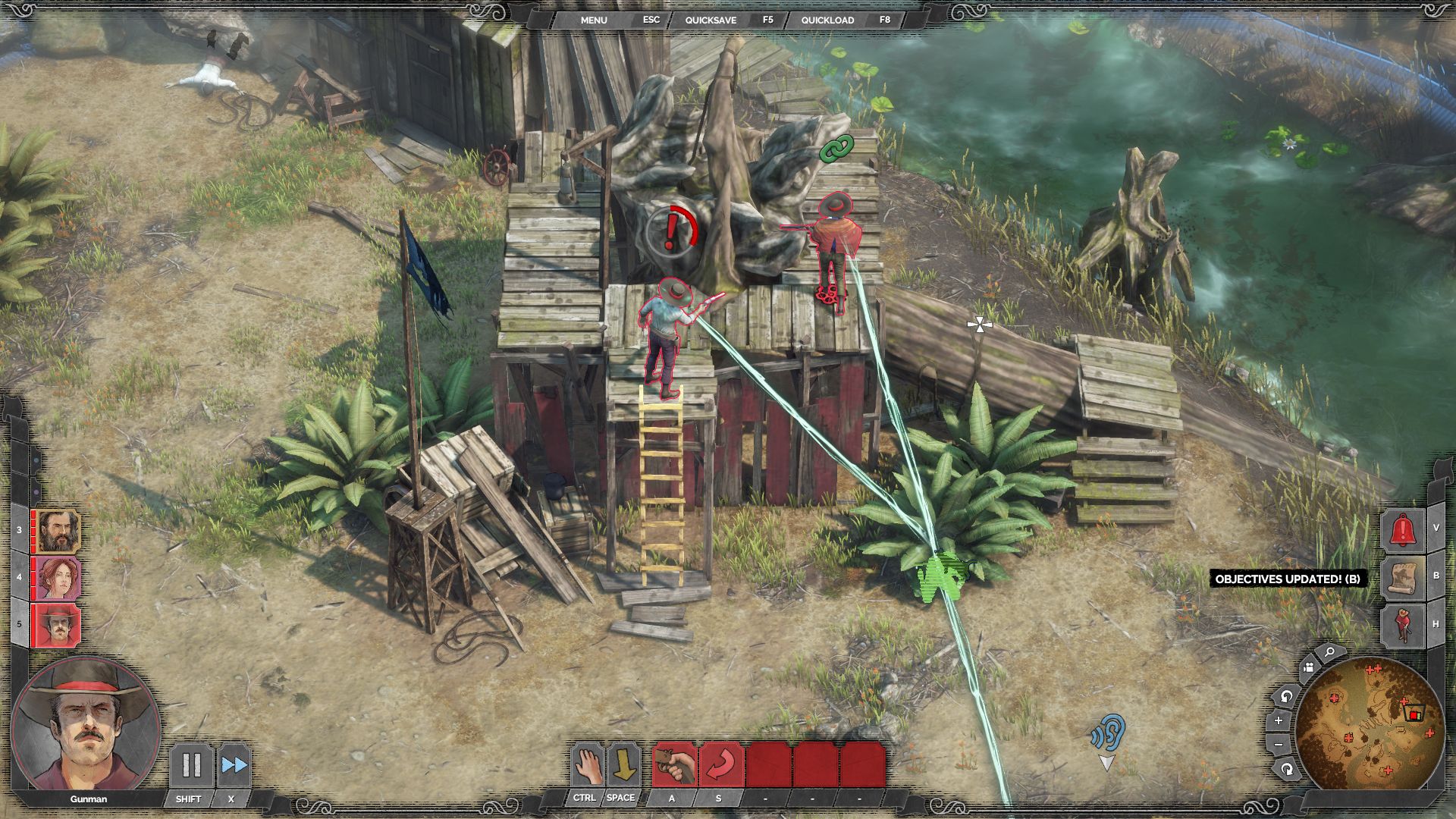Activate the hand-holding-pistol ability
1456x819 pixels.
tap(674, 765)
